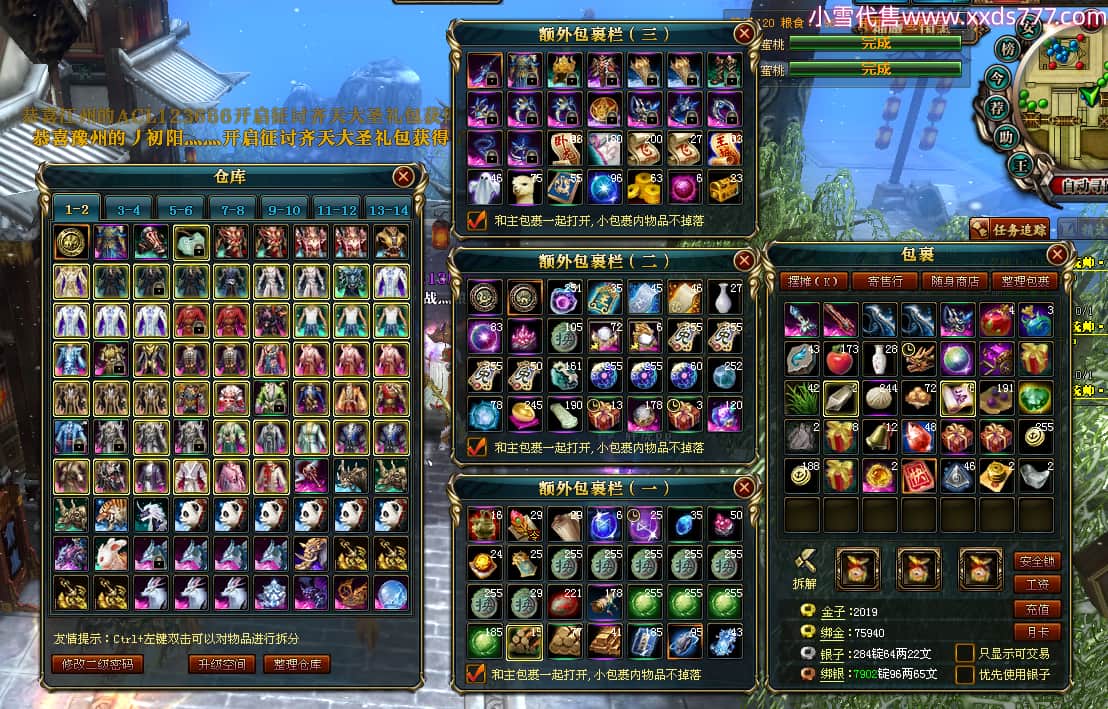The width and height of the screenshot is (1108, 709).
Task: Close the 包裹 bag window
Action: pos(1057,254)
